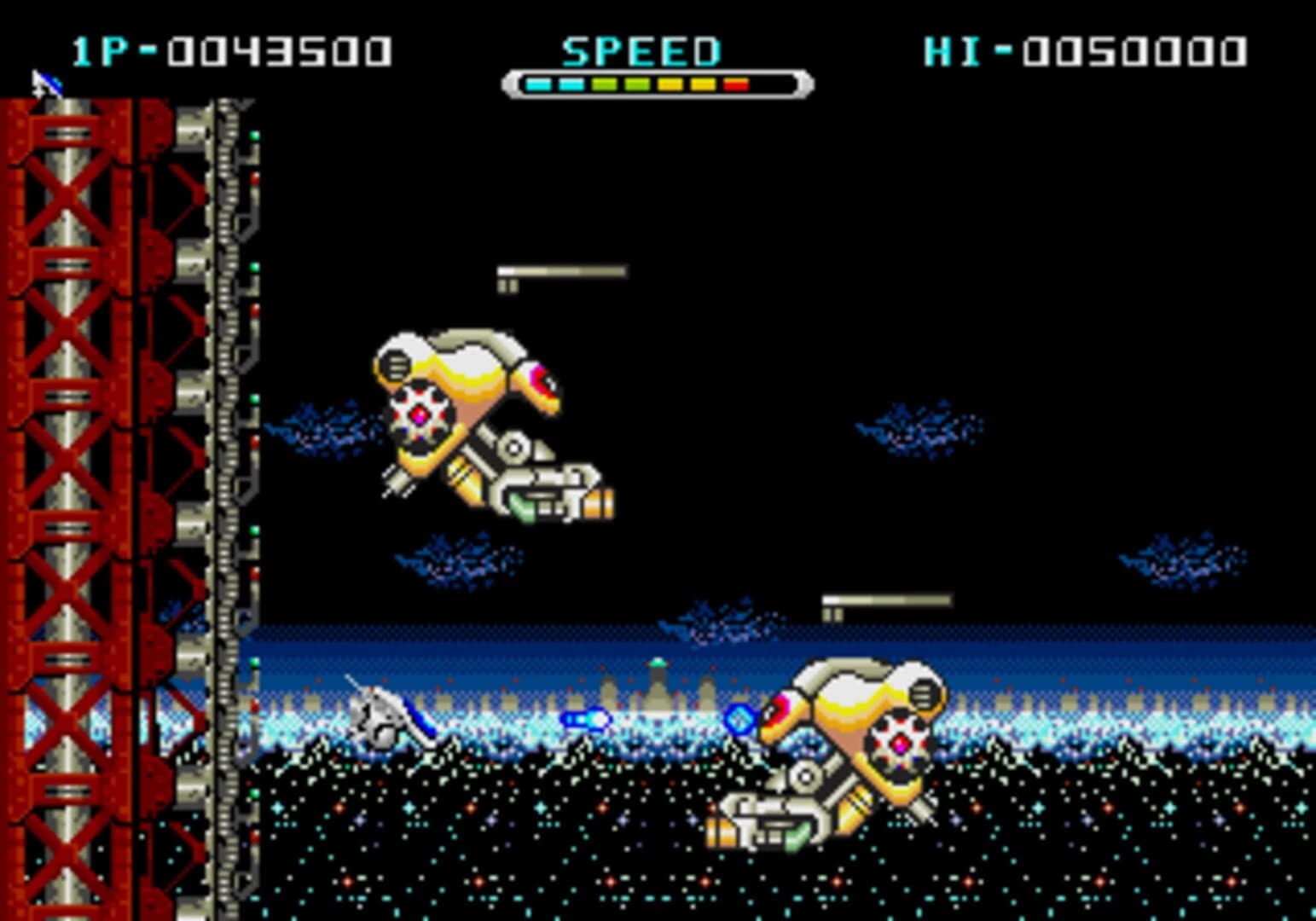
Task: Click the red speed gauge segment
Action: coord(735,84)
